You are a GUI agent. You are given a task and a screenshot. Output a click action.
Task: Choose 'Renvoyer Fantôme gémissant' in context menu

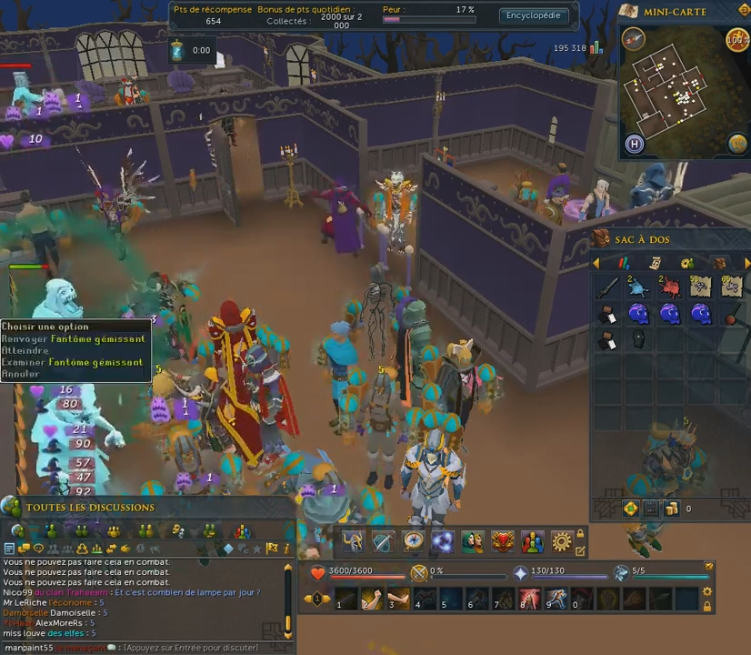pyautogui.click(x=73, y=338)
